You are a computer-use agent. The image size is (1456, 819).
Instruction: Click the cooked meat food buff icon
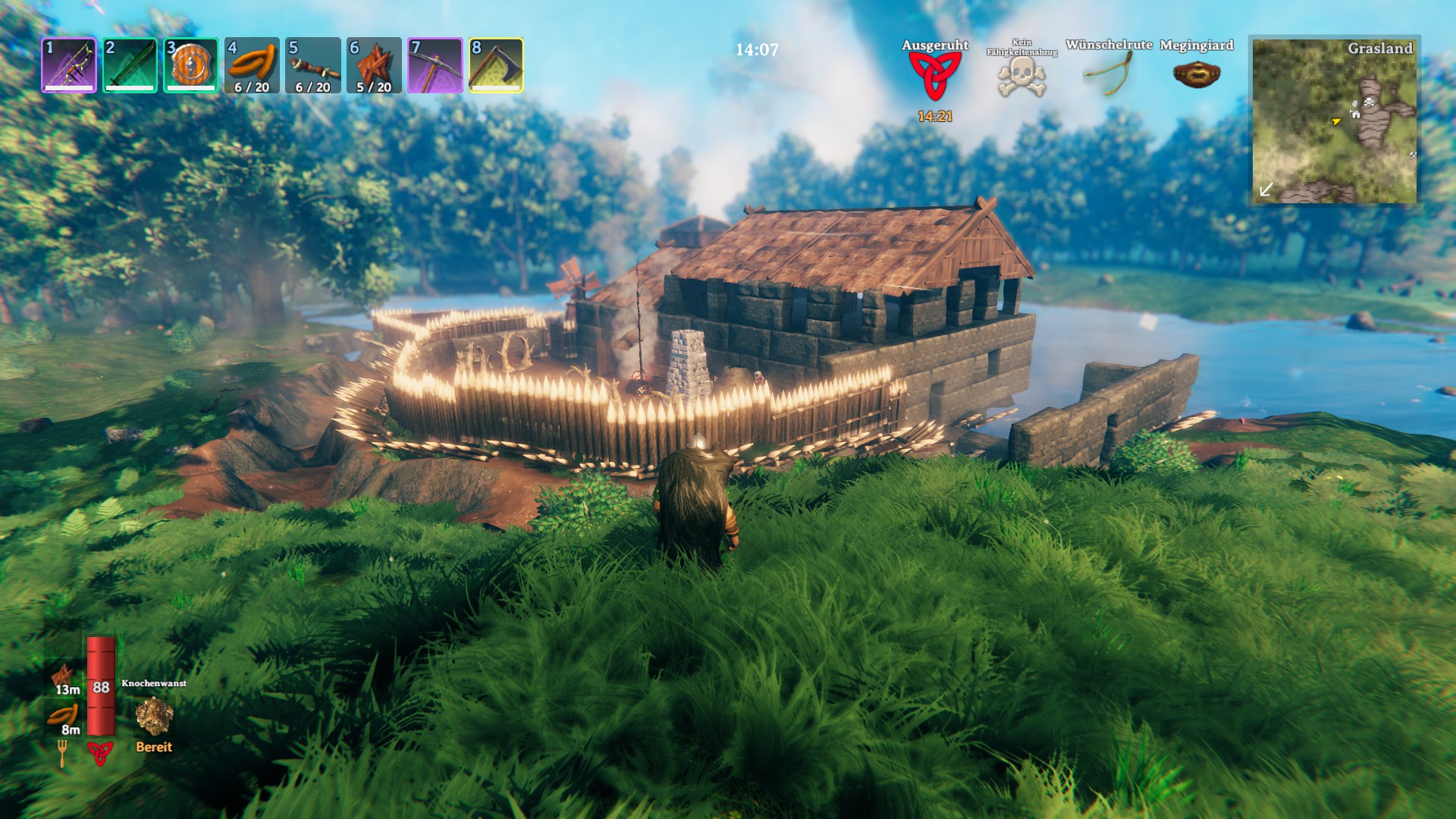click(63, 675)
